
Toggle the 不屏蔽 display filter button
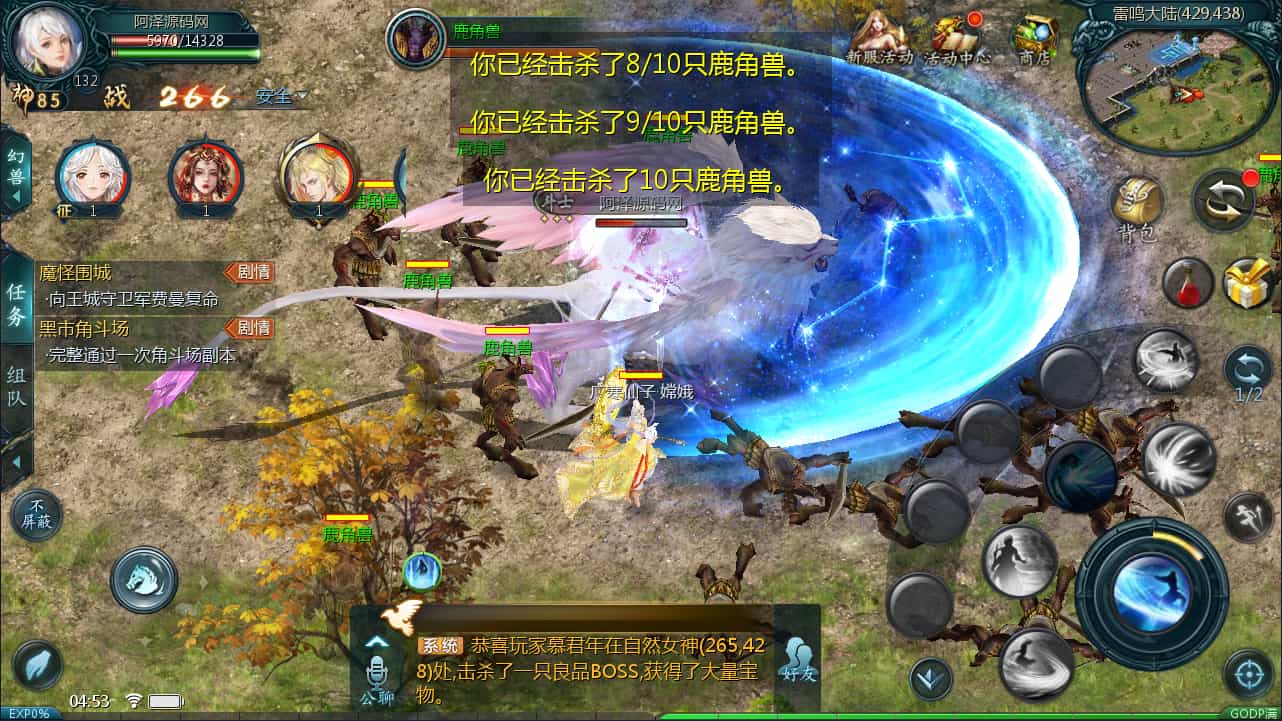pos(36,515)
